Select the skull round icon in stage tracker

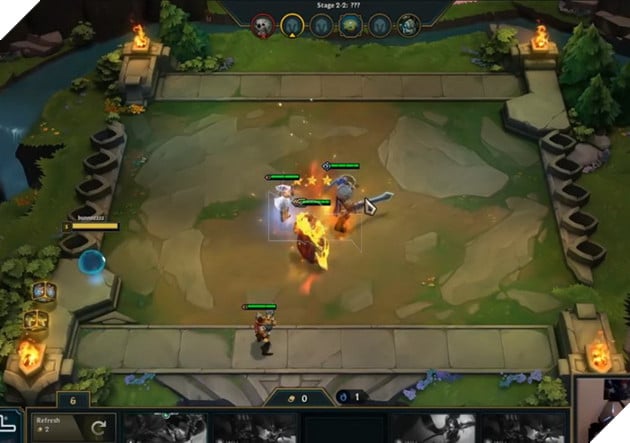coord(264,26)
